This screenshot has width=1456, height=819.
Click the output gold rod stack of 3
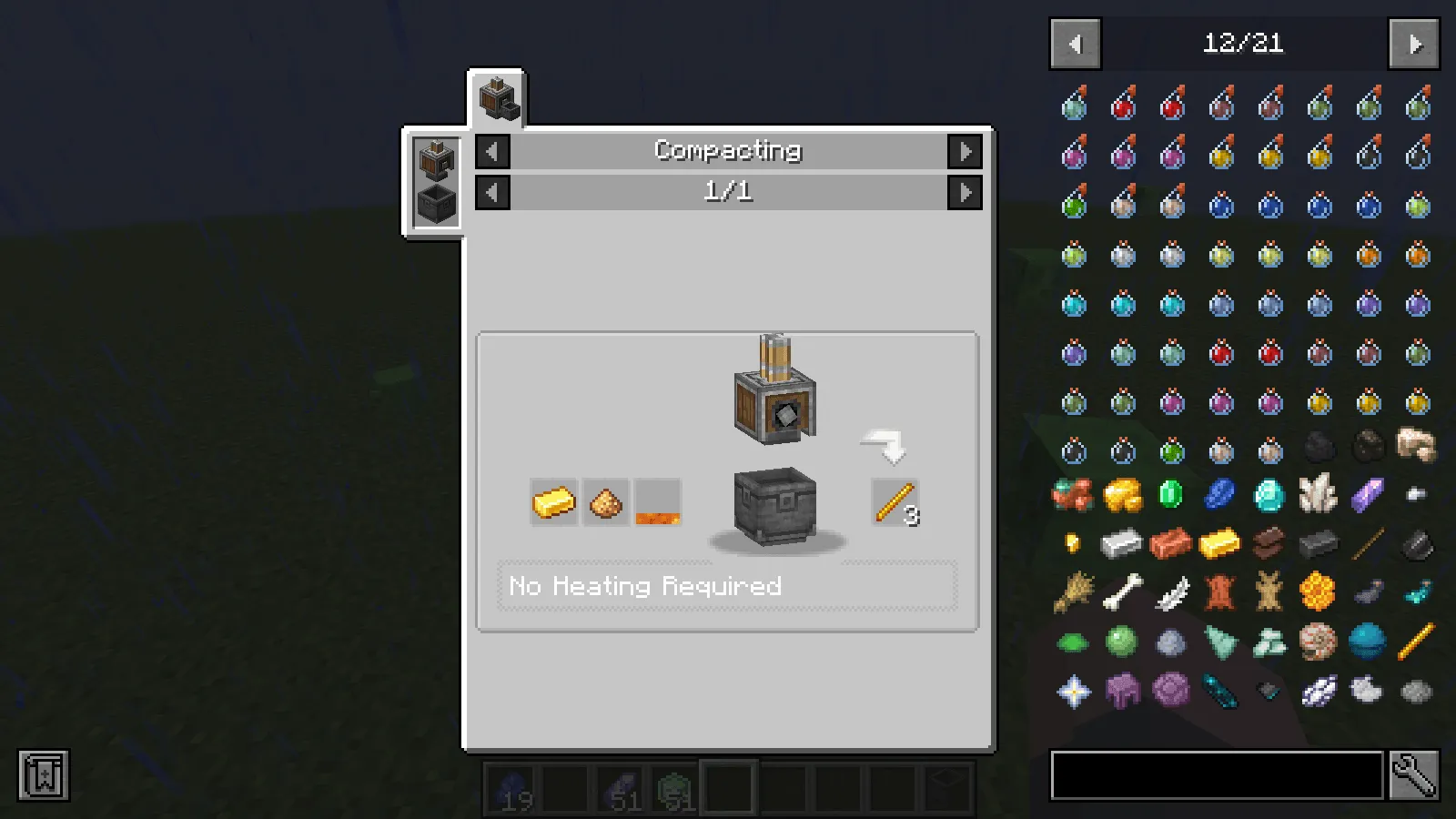click(895, 501)
